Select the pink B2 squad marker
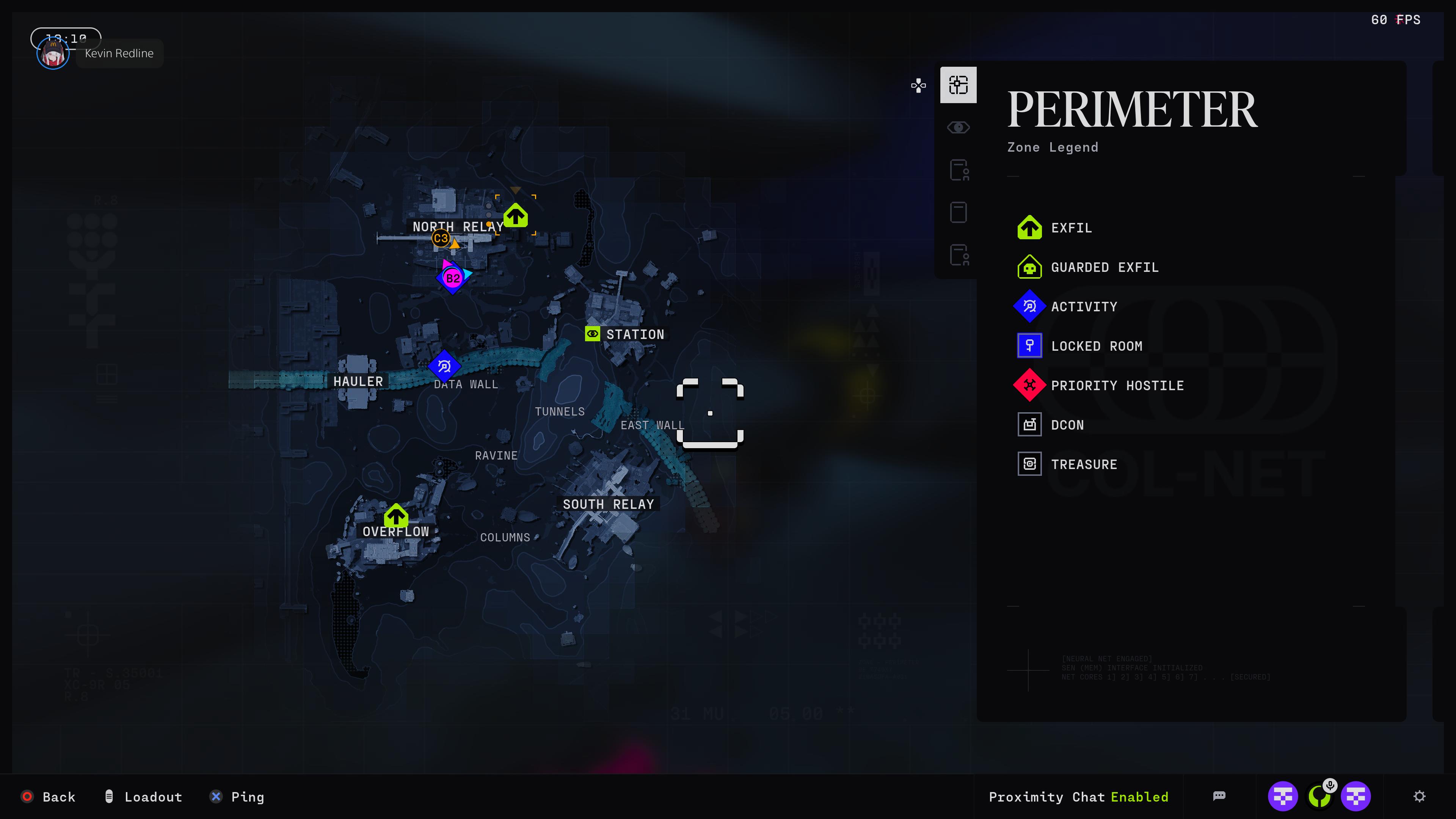Screen dimensions: 1456x819 point(453,278)
